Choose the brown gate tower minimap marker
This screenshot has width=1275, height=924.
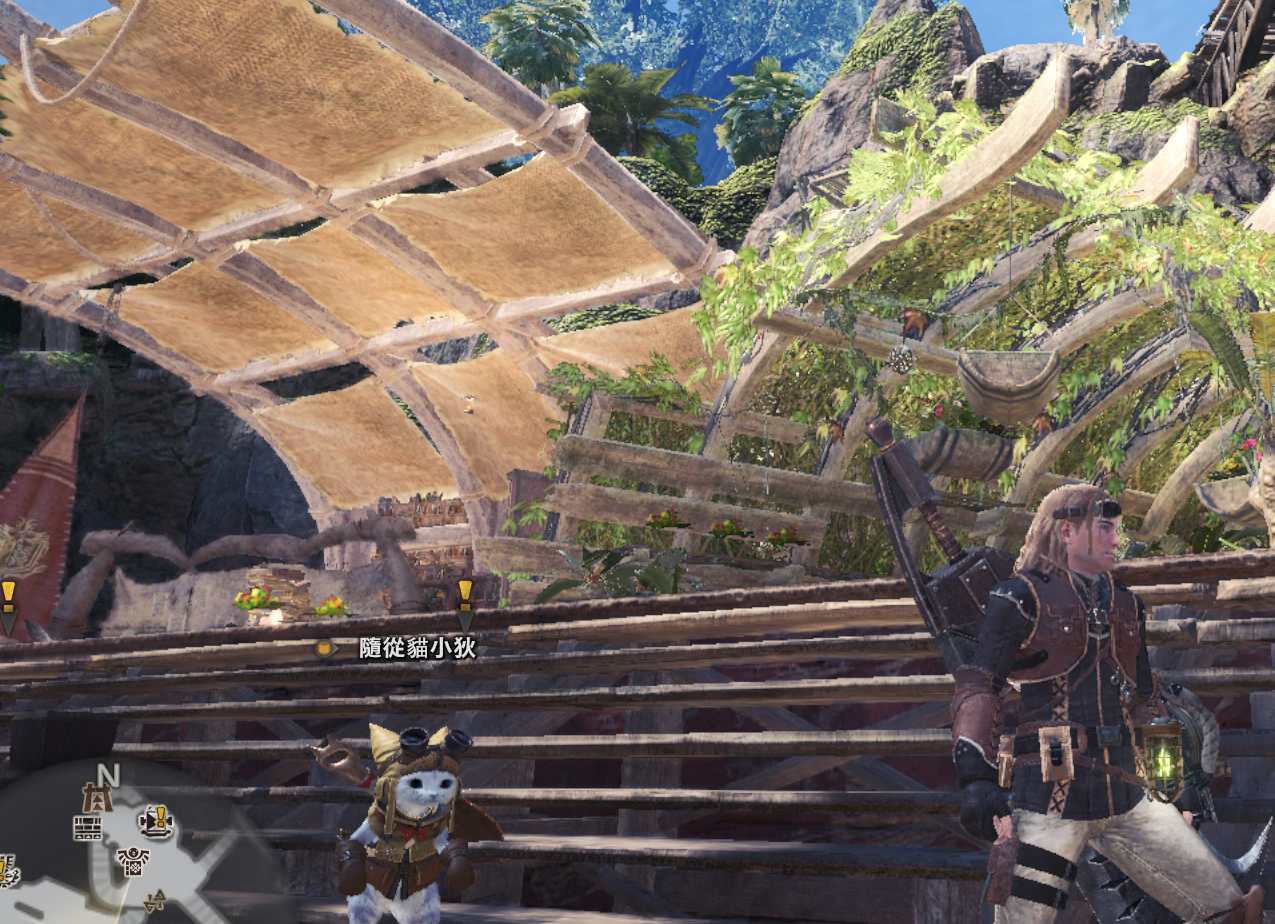coord(98,798)
